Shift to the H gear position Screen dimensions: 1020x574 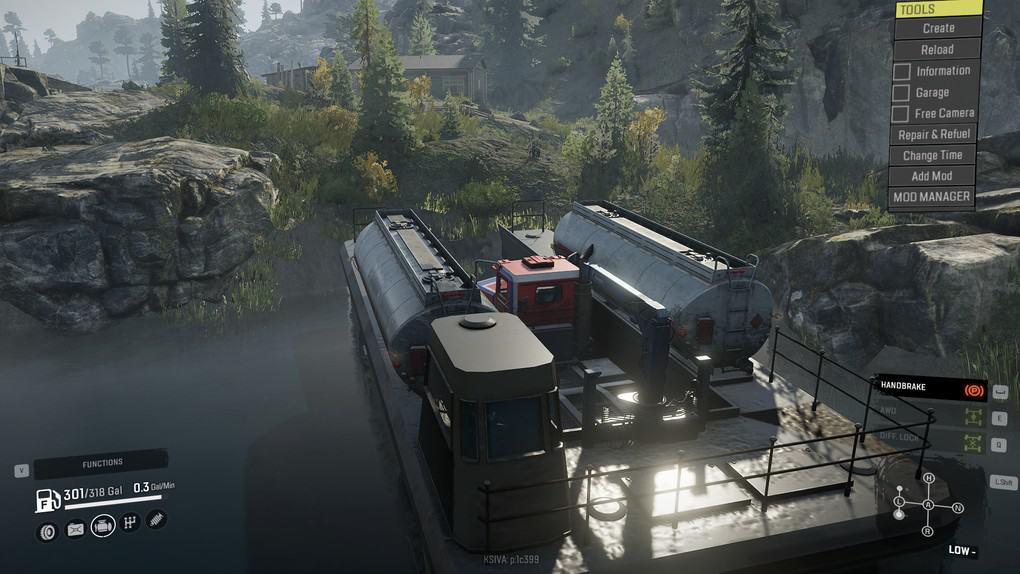[928, 478]
